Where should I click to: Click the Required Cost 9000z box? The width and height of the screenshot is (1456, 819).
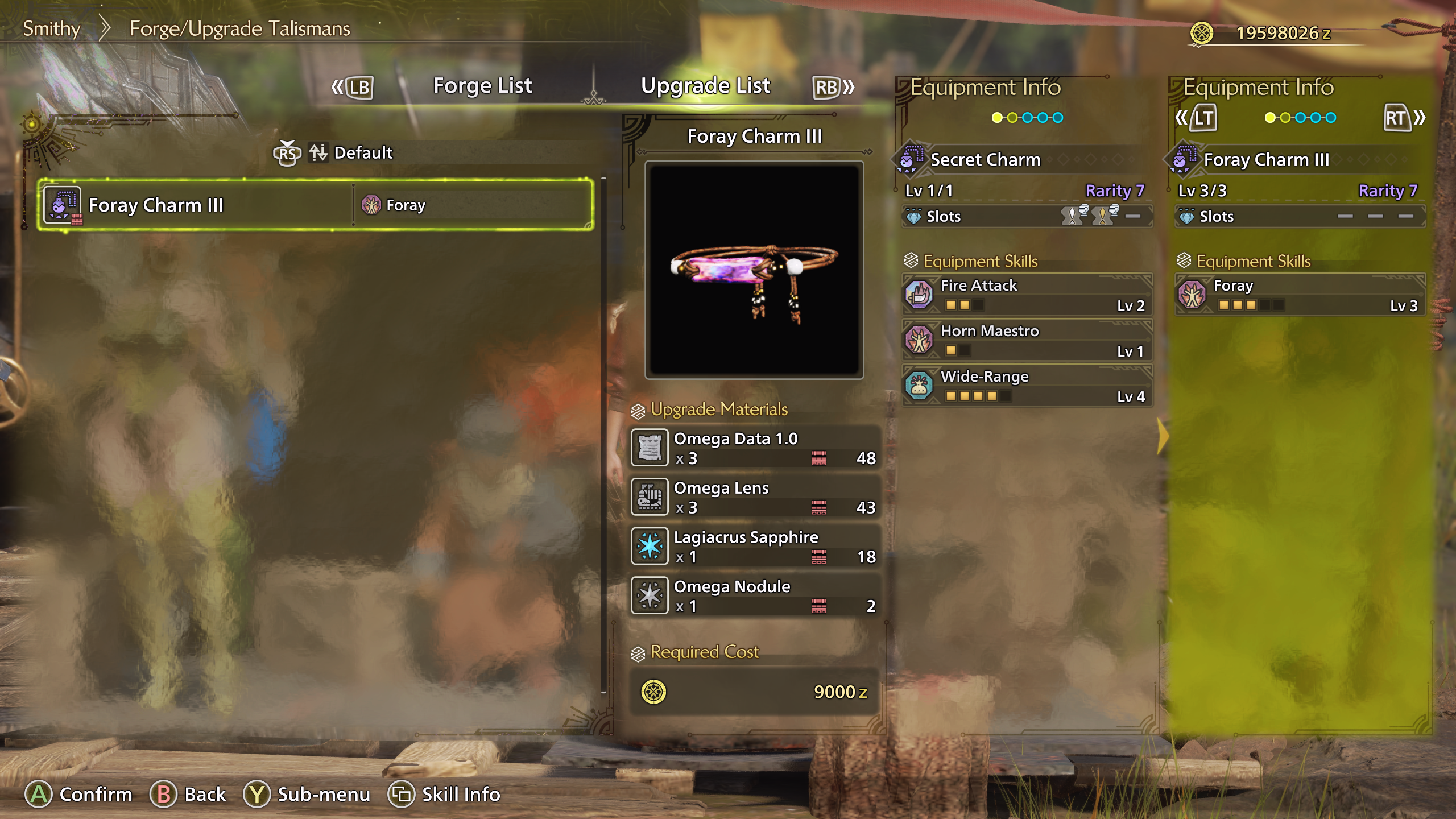coord(755,692)
